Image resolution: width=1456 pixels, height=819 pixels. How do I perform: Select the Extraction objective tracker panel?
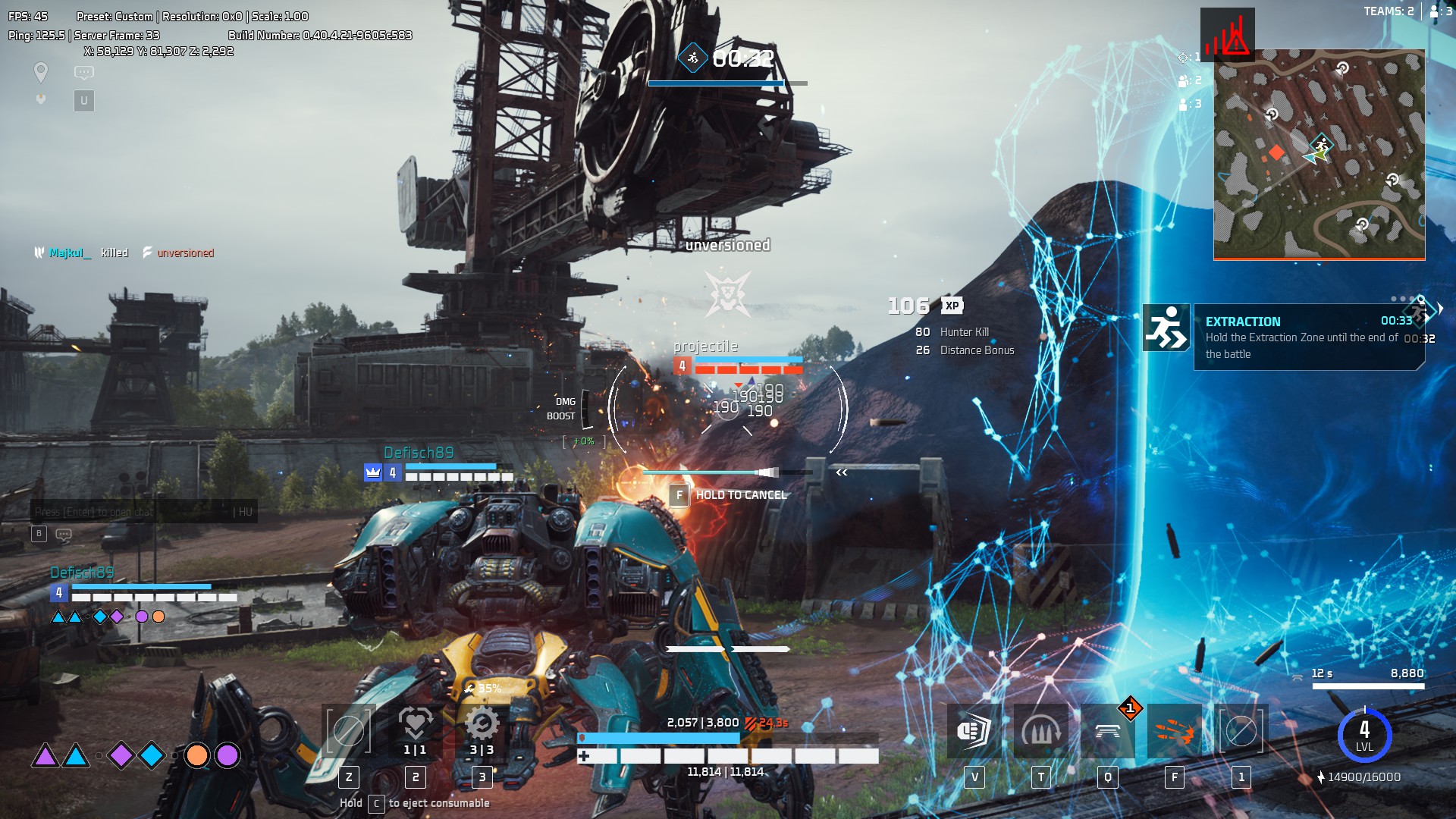1307,337
